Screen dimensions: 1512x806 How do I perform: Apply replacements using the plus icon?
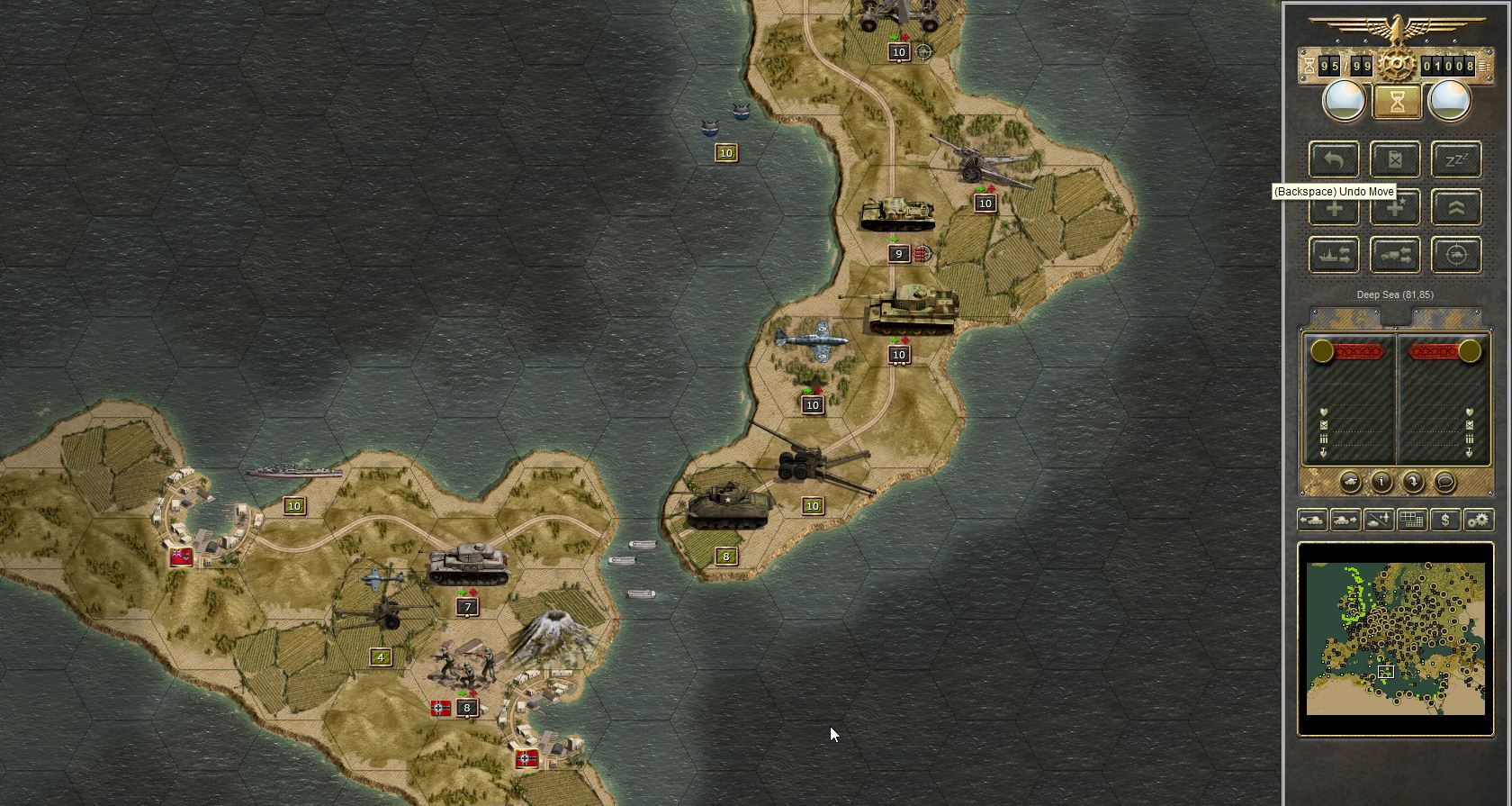click(1334, 207)
